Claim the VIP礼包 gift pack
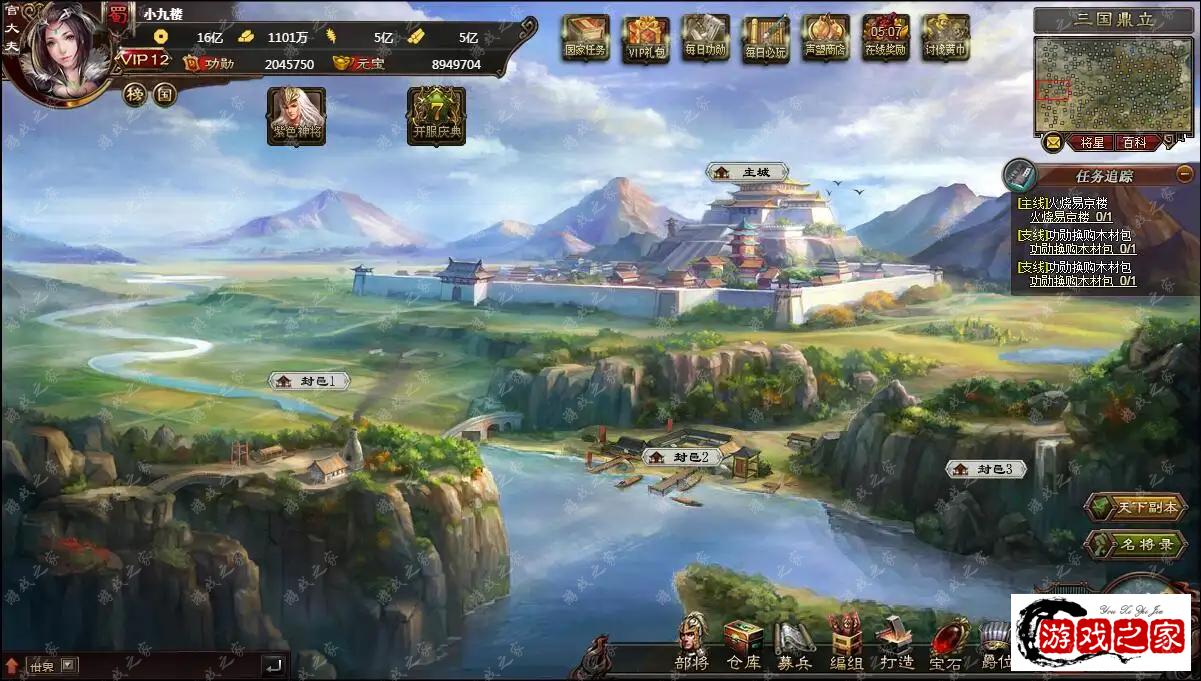The width and height of the screenshot is (1201, 681). click(645, 39)
